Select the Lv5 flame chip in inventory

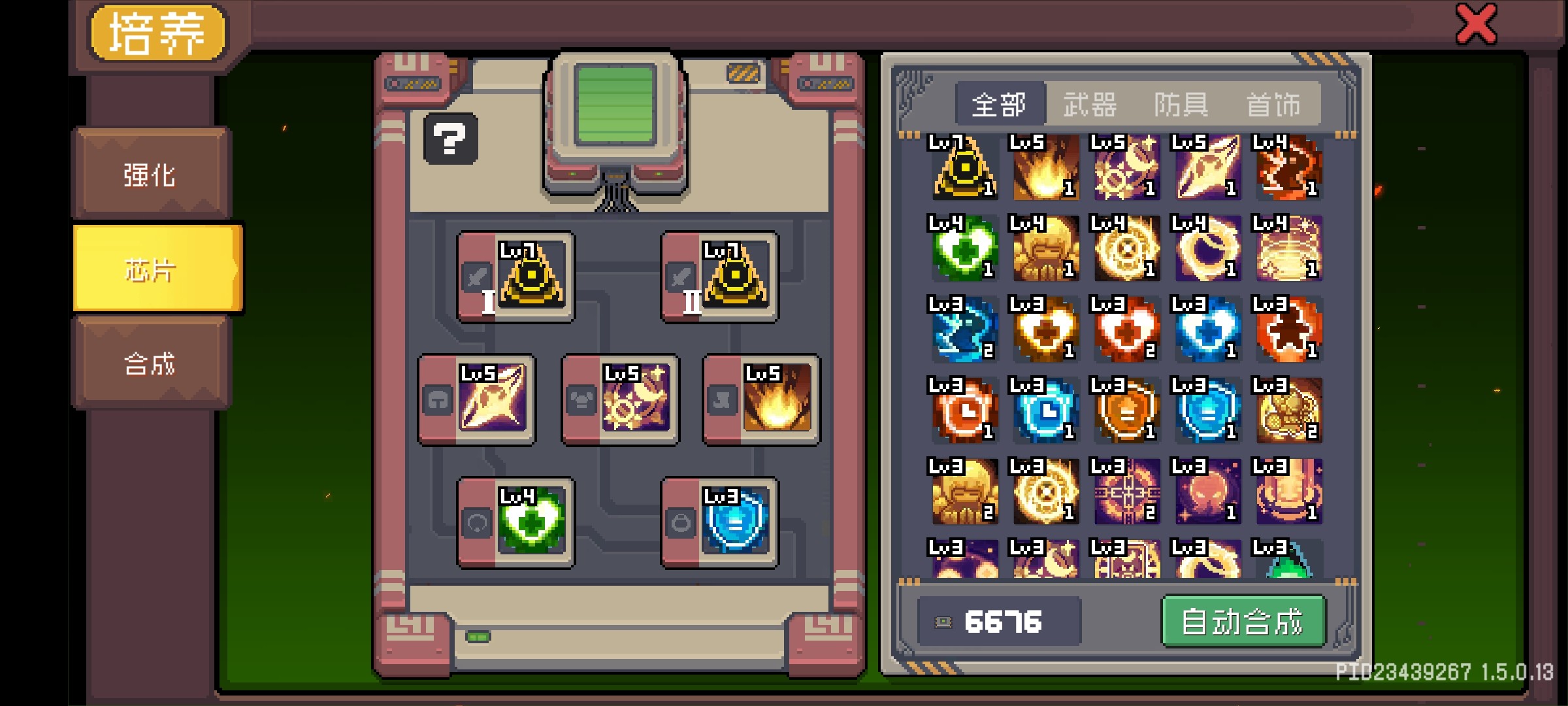1045,170
